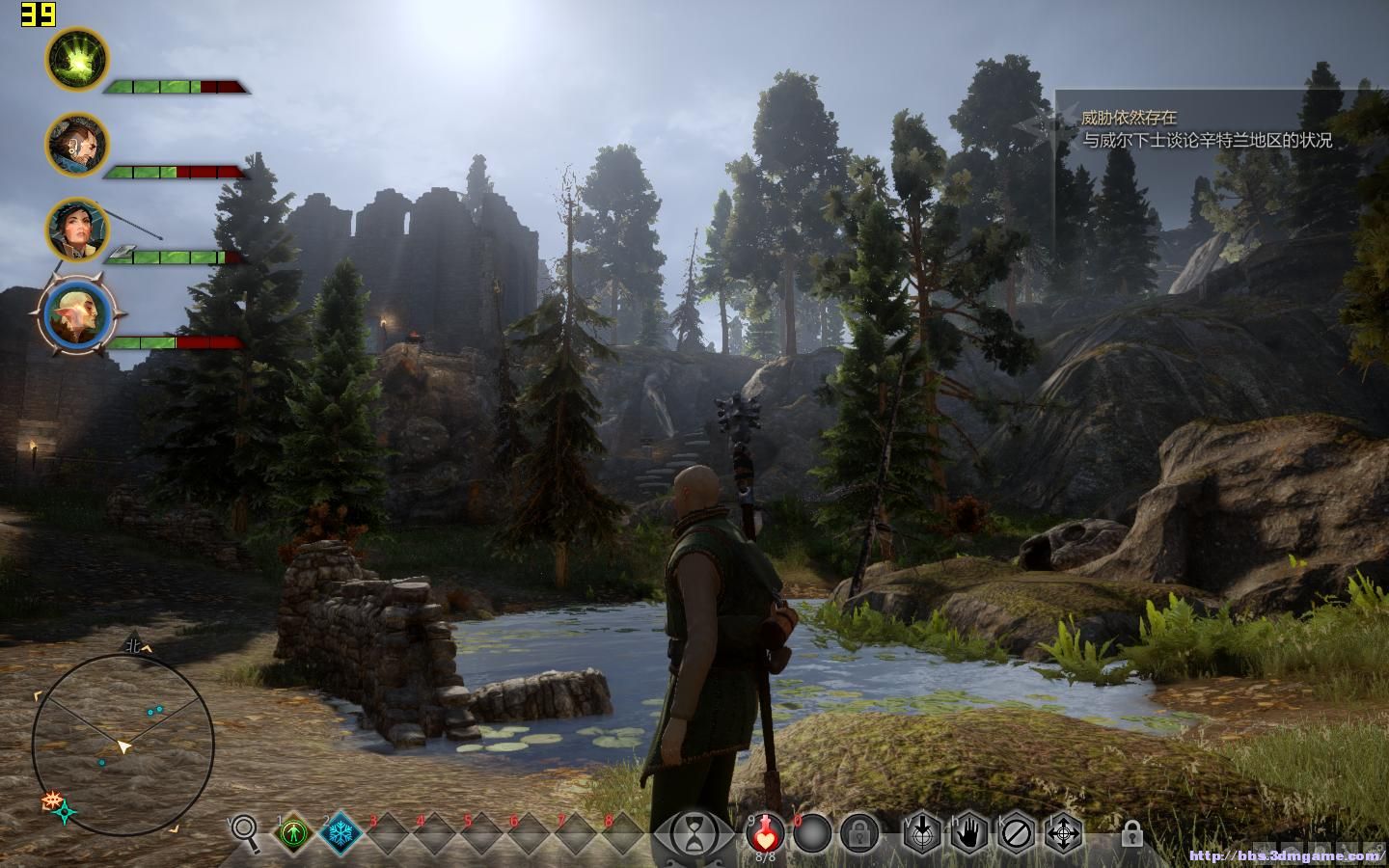The width and height of the screenshot is (1389, 868).
Task: Select the open hand hold command
Action: (969, 832)
